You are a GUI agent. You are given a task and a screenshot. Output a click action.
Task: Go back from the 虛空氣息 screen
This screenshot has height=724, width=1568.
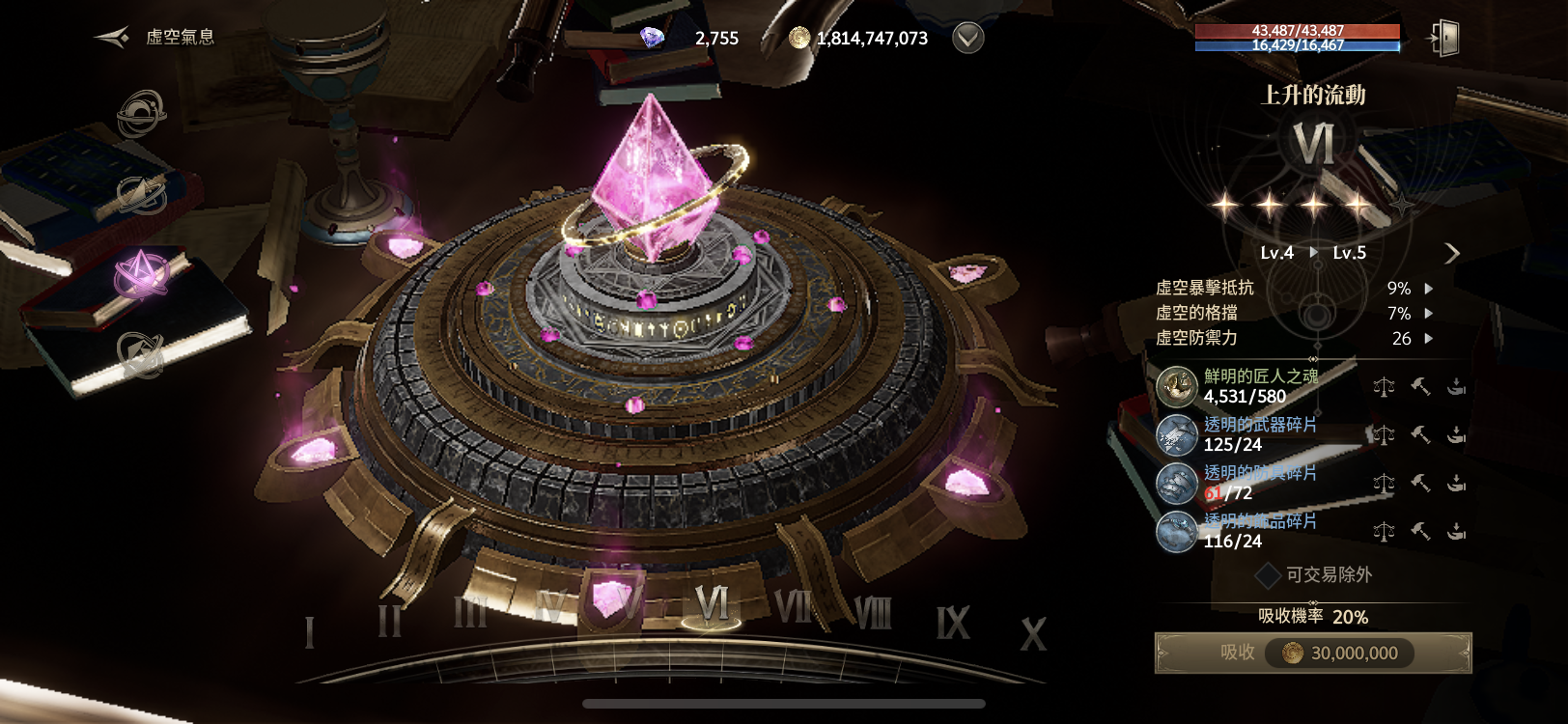tap(112, 38)
